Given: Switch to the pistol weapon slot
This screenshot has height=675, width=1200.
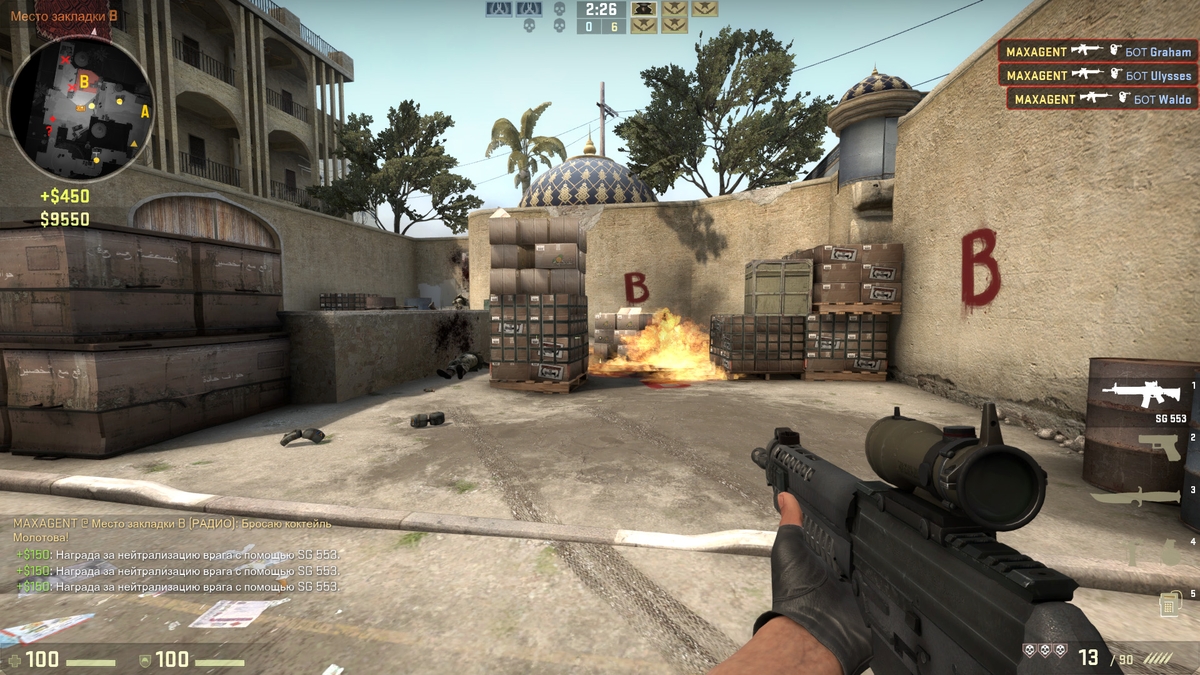Looking at the screenshot, I should tap(1158, 447).
